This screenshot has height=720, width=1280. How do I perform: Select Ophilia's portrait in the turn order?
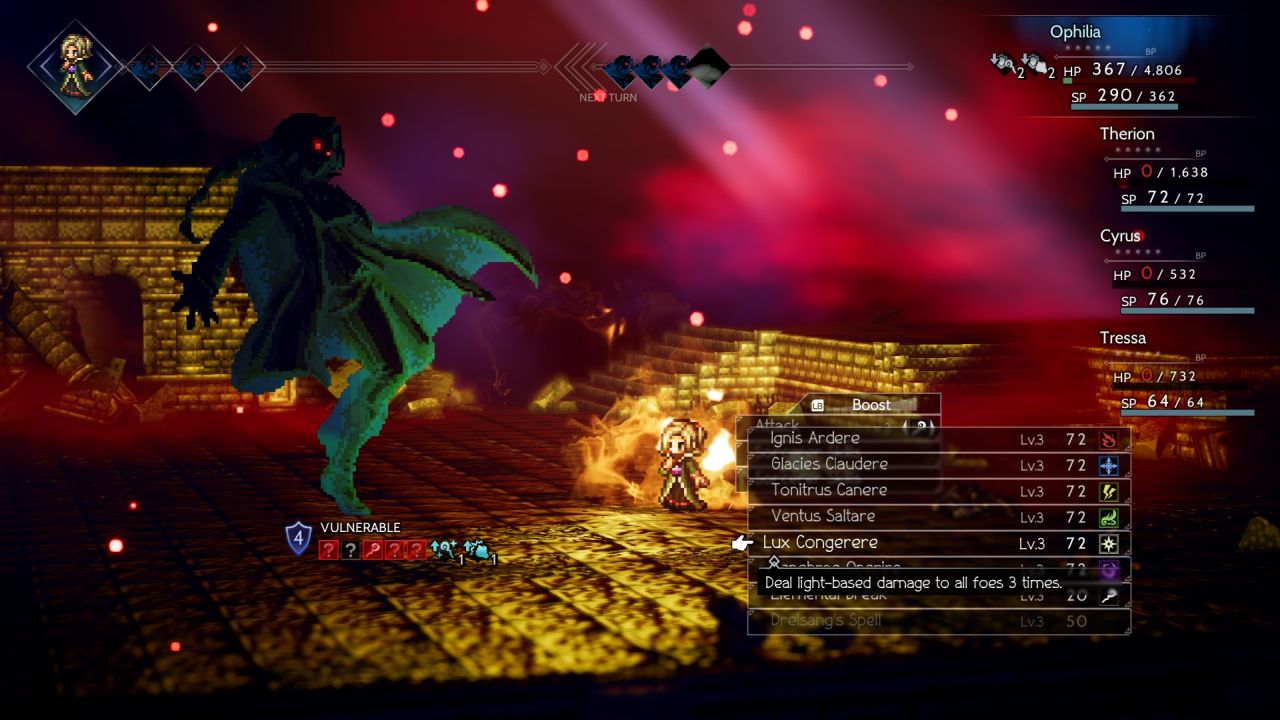[74, 66]
